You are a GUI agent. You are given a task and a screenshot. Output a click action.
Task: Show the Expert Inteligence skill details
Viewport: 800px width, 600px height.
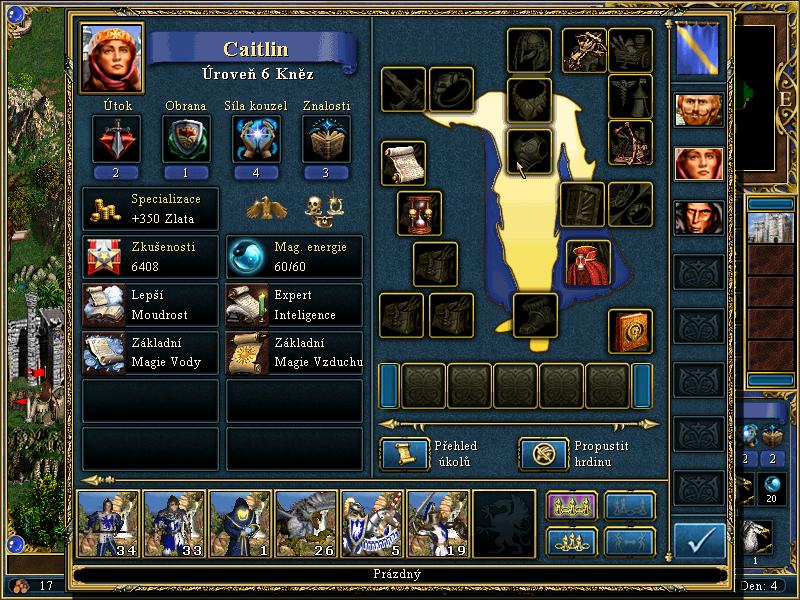(294, 304)
